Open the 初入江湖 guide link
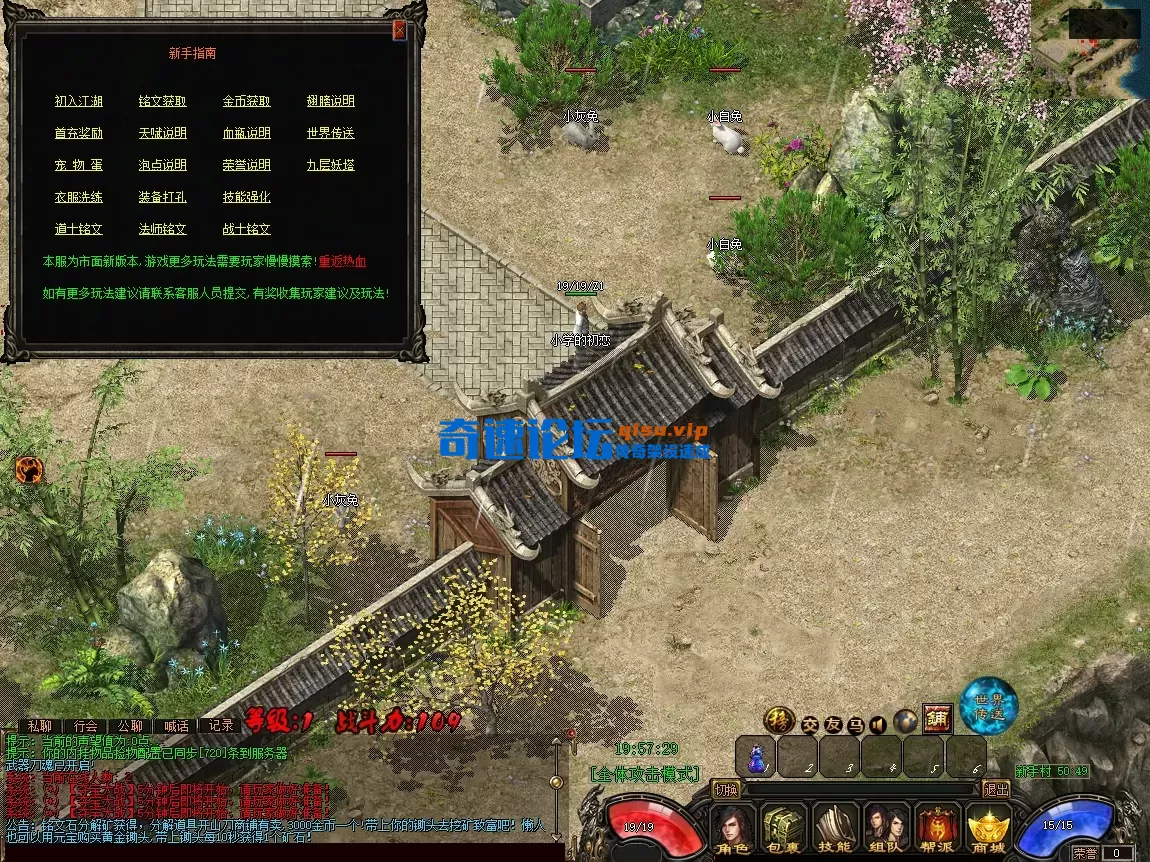The height and width of the screenshot is (862, 1150). click(x=79, y=101)
